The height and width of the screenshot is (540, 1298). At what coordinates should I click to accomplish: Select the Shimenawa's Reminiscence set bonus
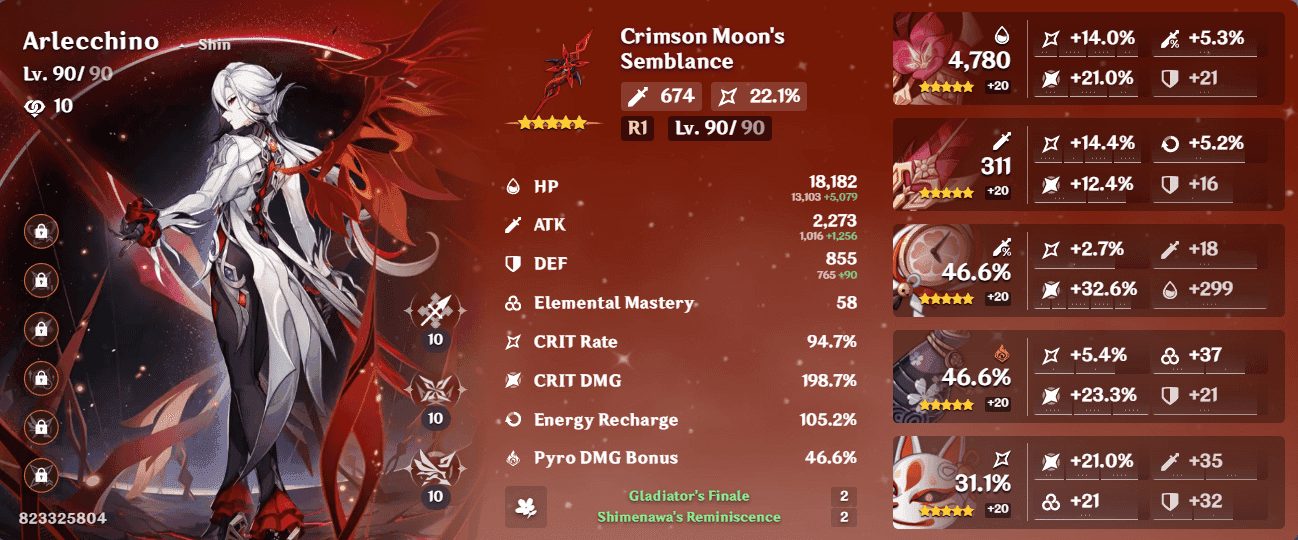688,517
